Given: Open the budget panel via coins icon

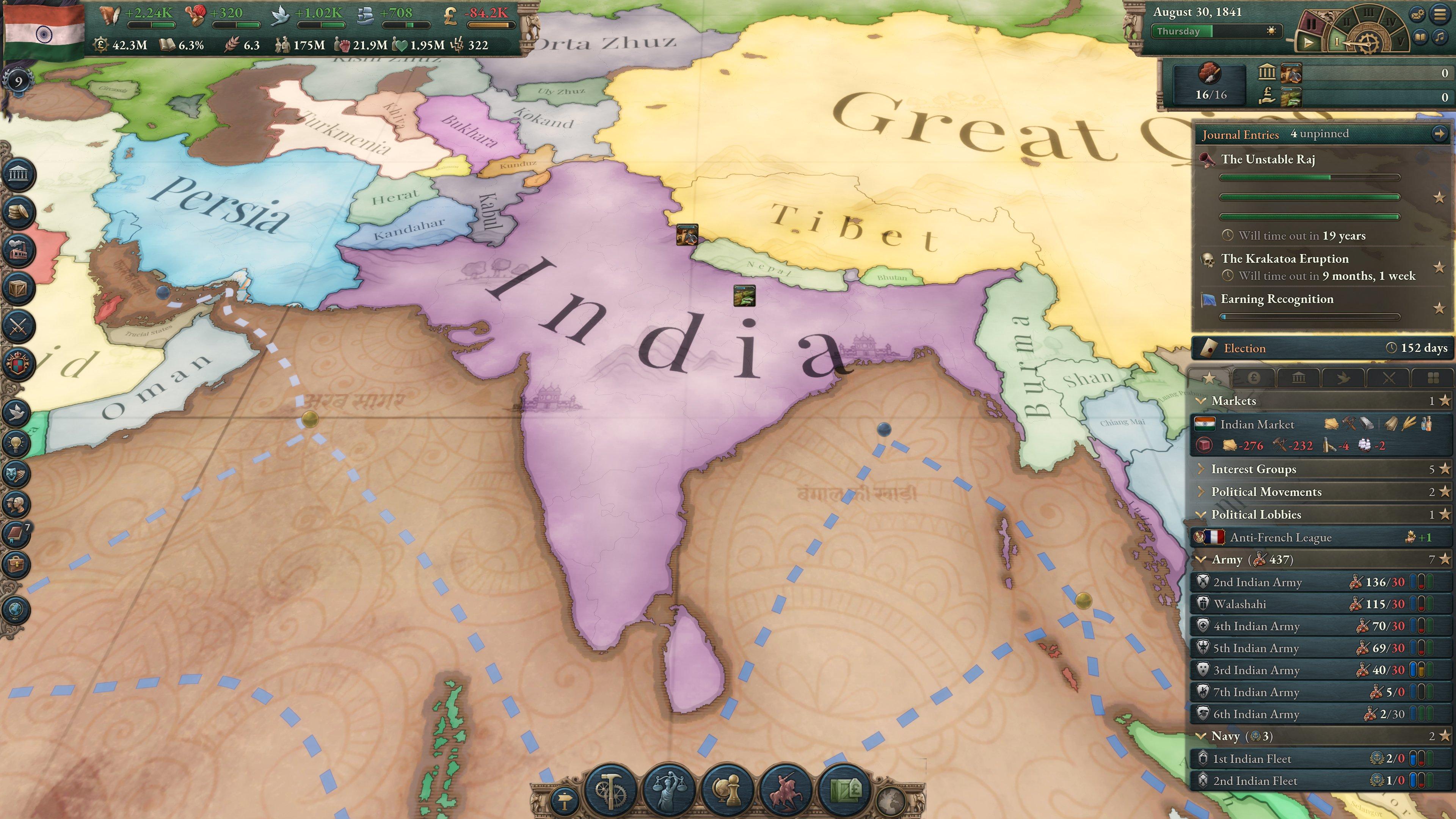Looking at the screenshot, I should coord(19,212).
